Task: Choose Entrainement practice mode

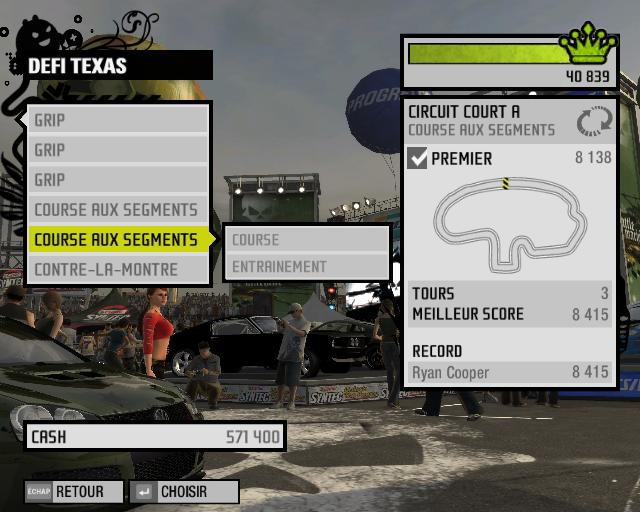Action: [306, 267]
